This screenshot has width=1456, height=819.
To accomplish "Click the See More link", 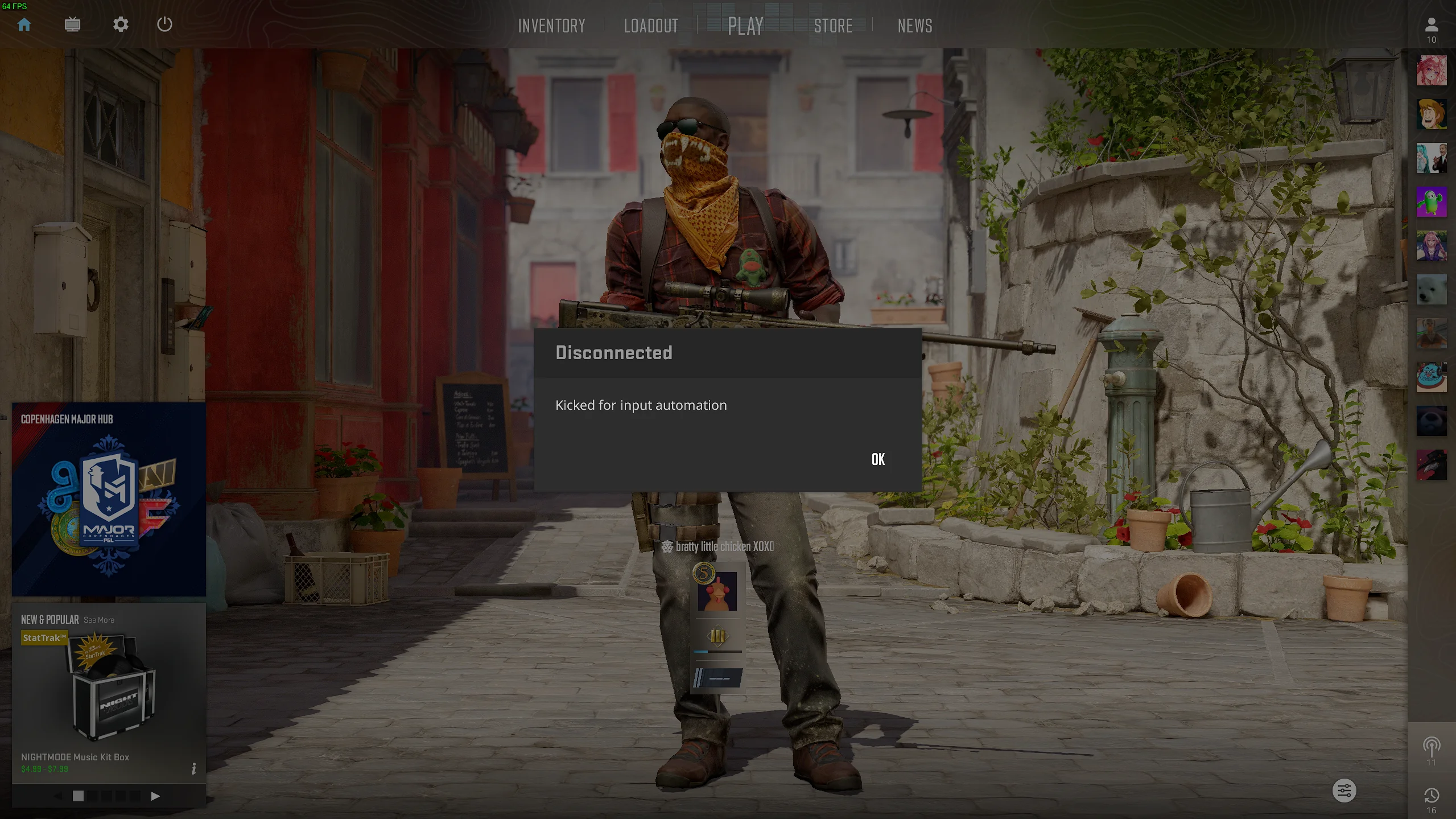I will 99,620.
